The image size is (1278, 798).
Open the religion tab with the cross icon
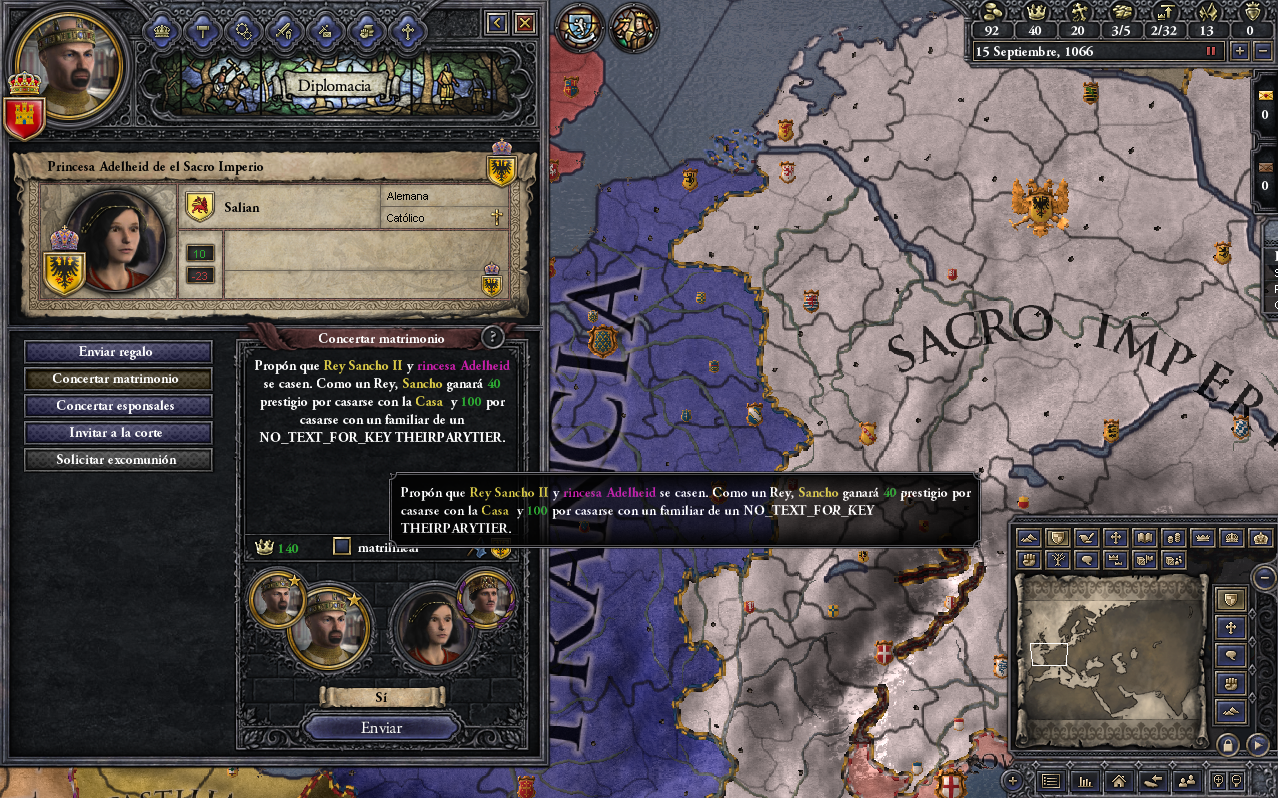click(x=407, y=31)
